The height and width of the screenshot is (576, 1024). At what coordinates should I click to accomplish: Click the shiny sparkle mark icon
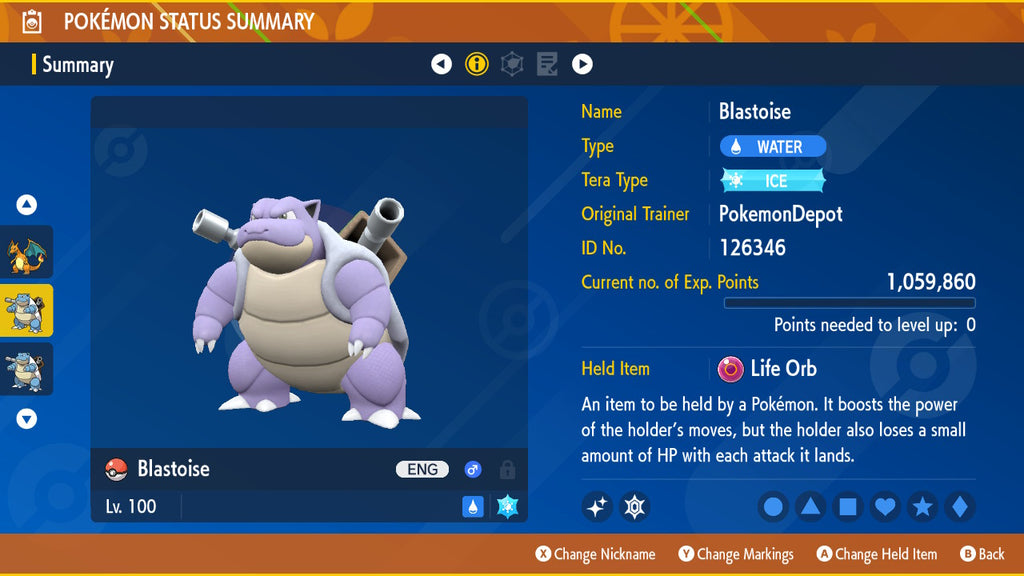[597, 508]
